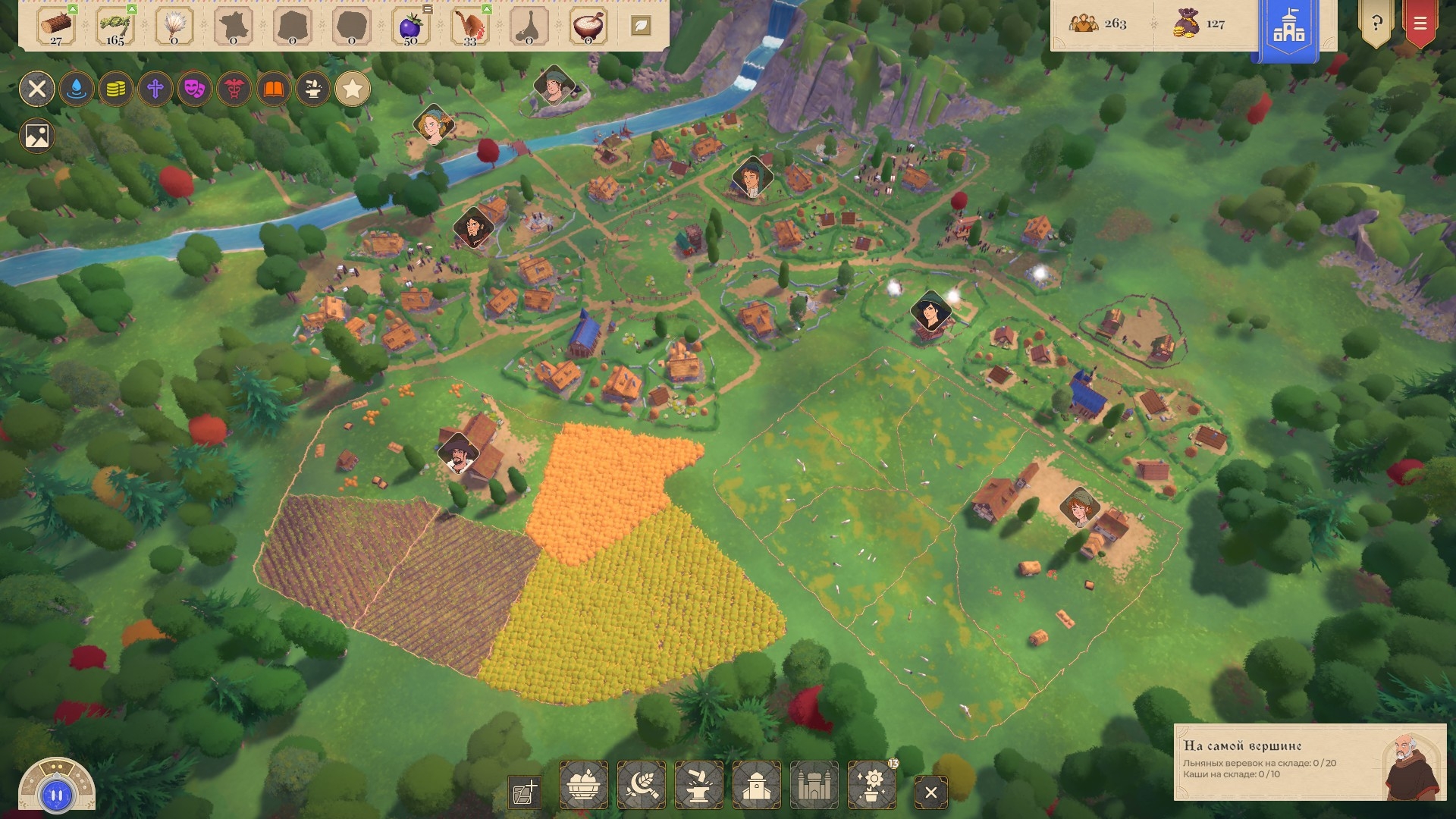Viewport: 1456px width, 819px height.
Task: Open the question mark help banner
Action: coord(1376,24)
